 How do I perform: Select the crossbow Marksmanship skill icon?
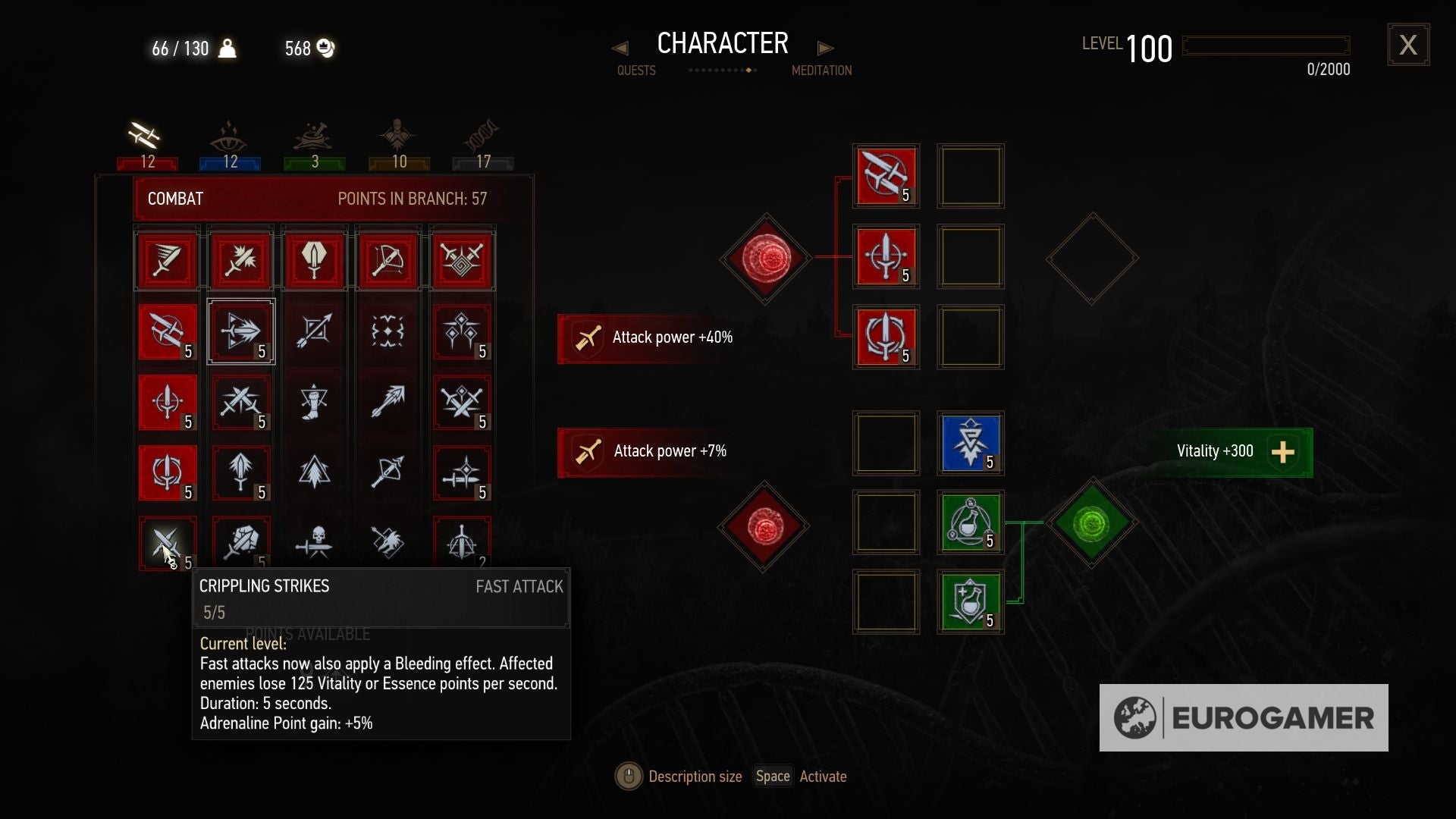coord(388,260)
